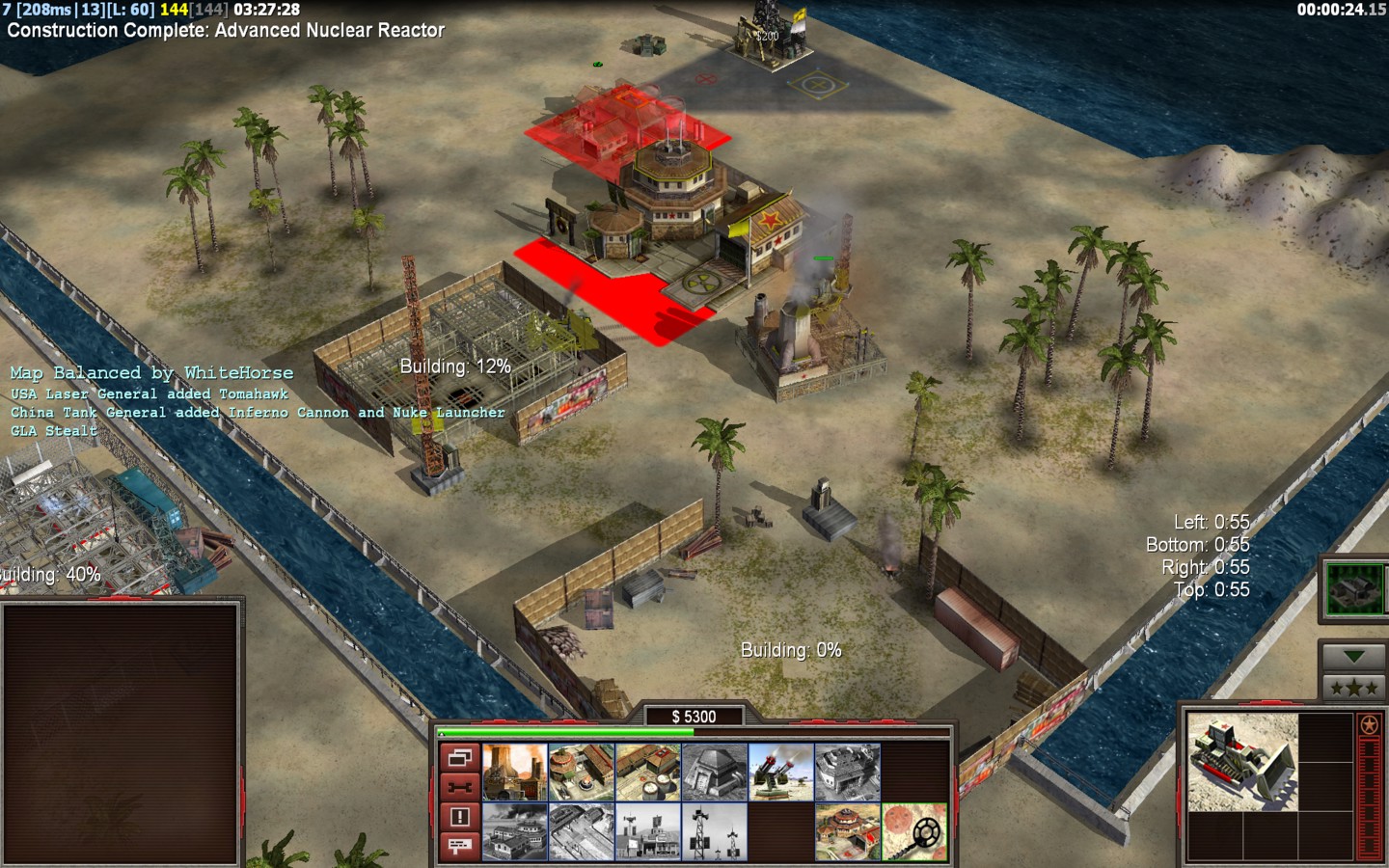Open the chat message button
Image resolution: width=1389 pixels, height=868 pixels.
click(459, 846)
